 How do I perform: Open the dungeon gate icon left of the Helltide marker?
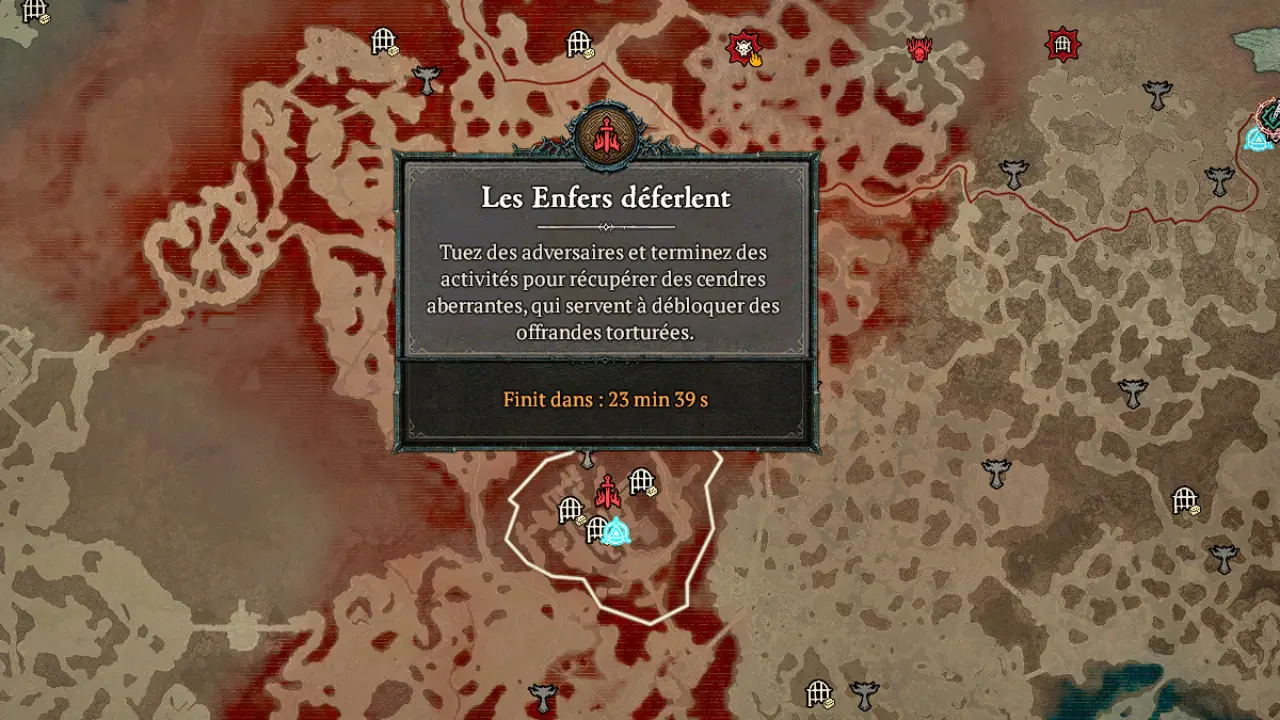click(570, 510)
